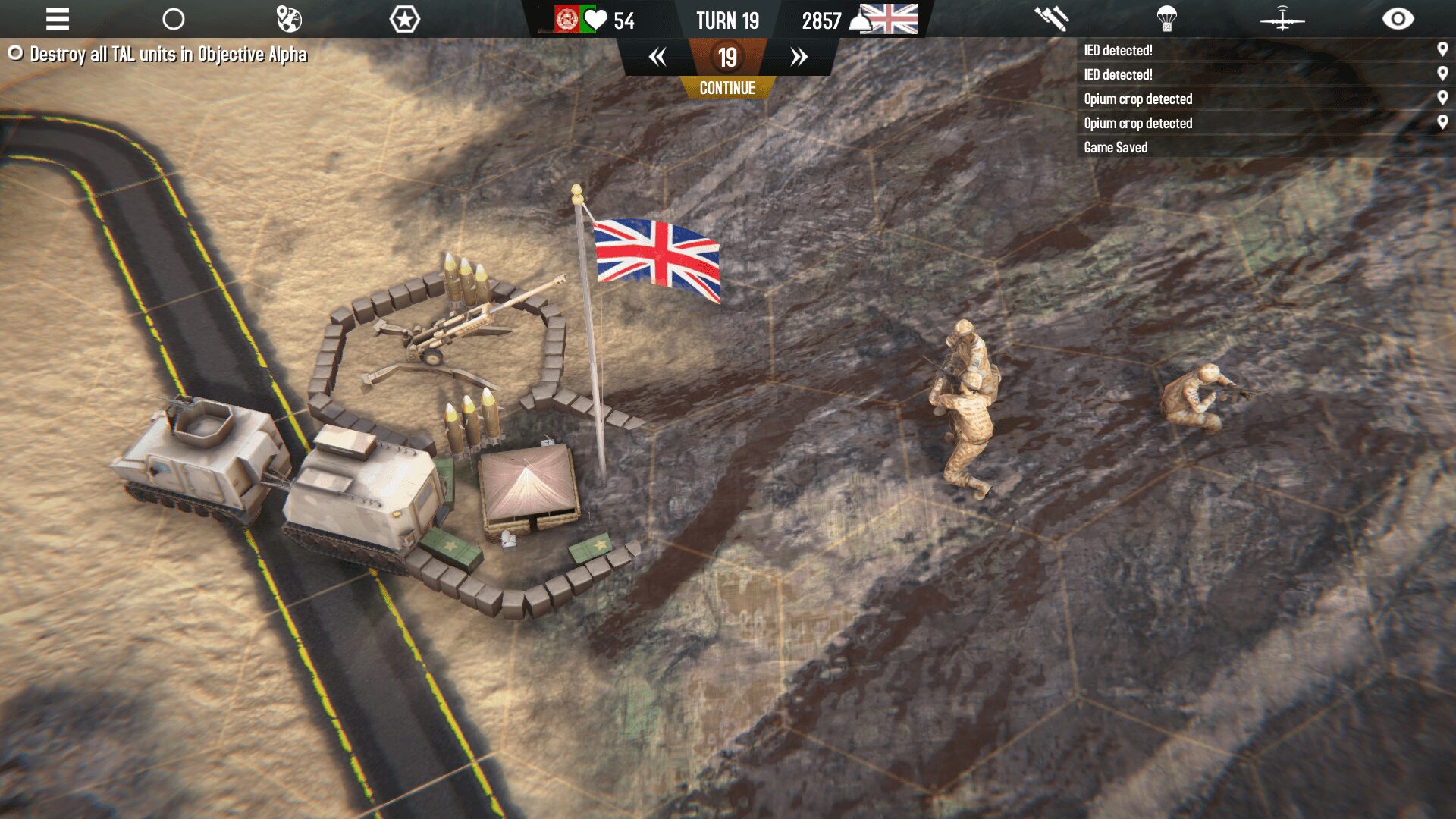The width and height of the screenshot is (1456, 819).
Task: Select the aircraft drone icon
Action: click(1282, 19)
